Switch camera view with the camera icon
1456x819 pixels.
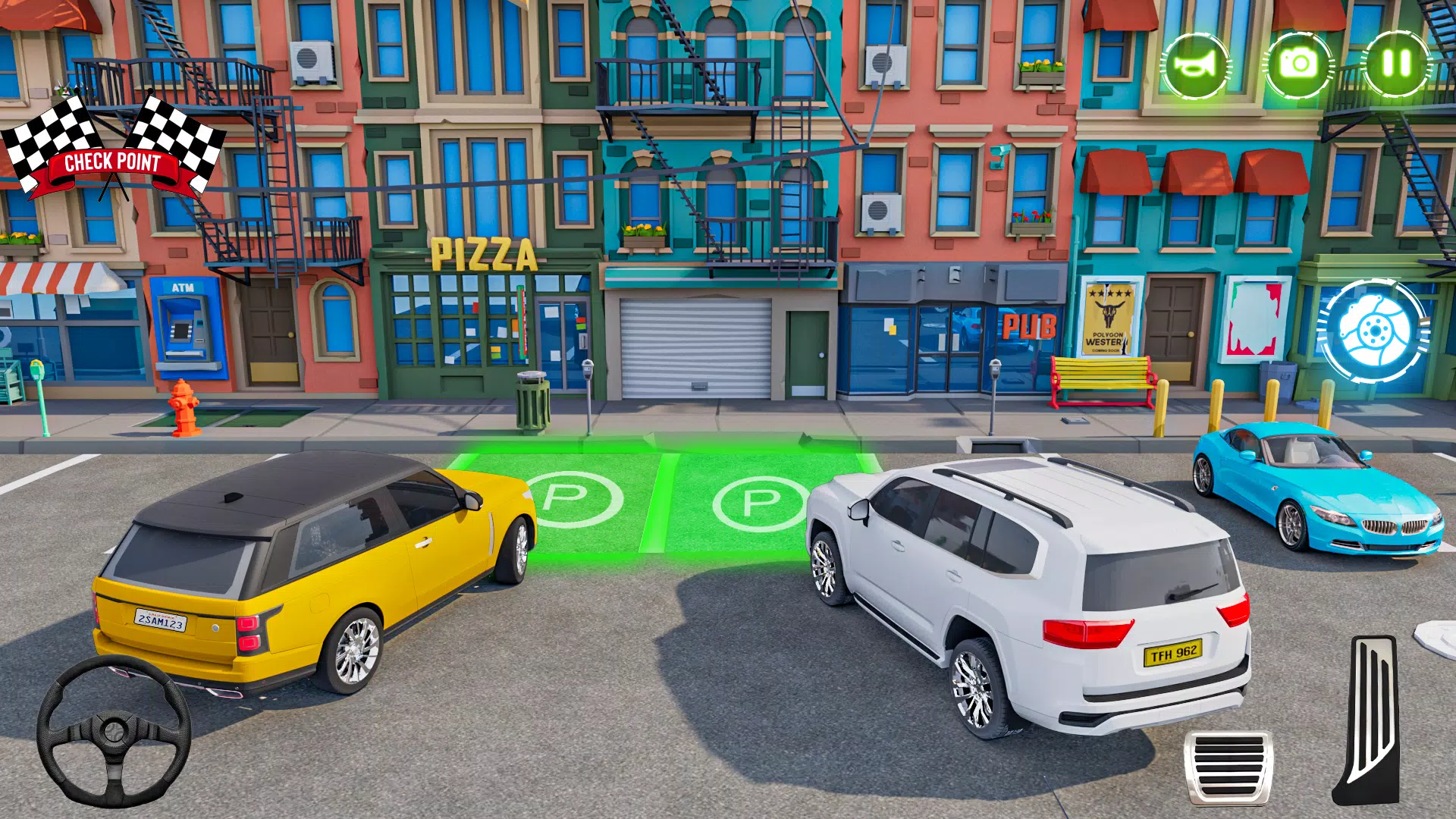1299,64
